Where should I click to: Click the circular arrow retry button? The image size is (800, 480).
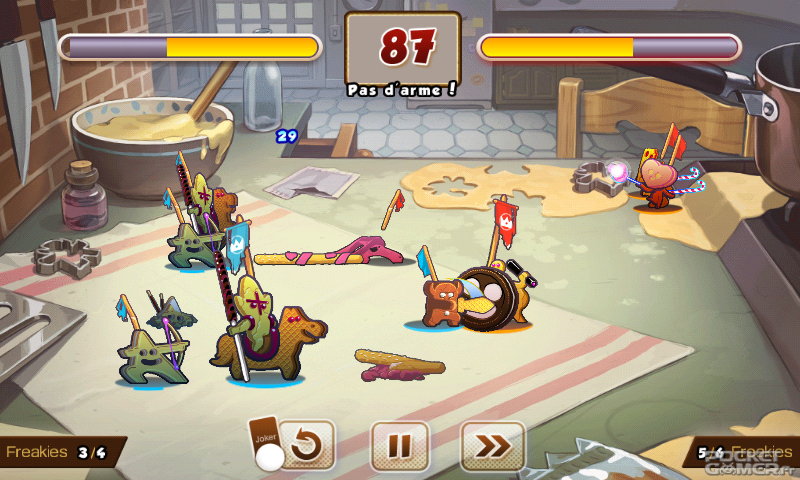(304, 446)
